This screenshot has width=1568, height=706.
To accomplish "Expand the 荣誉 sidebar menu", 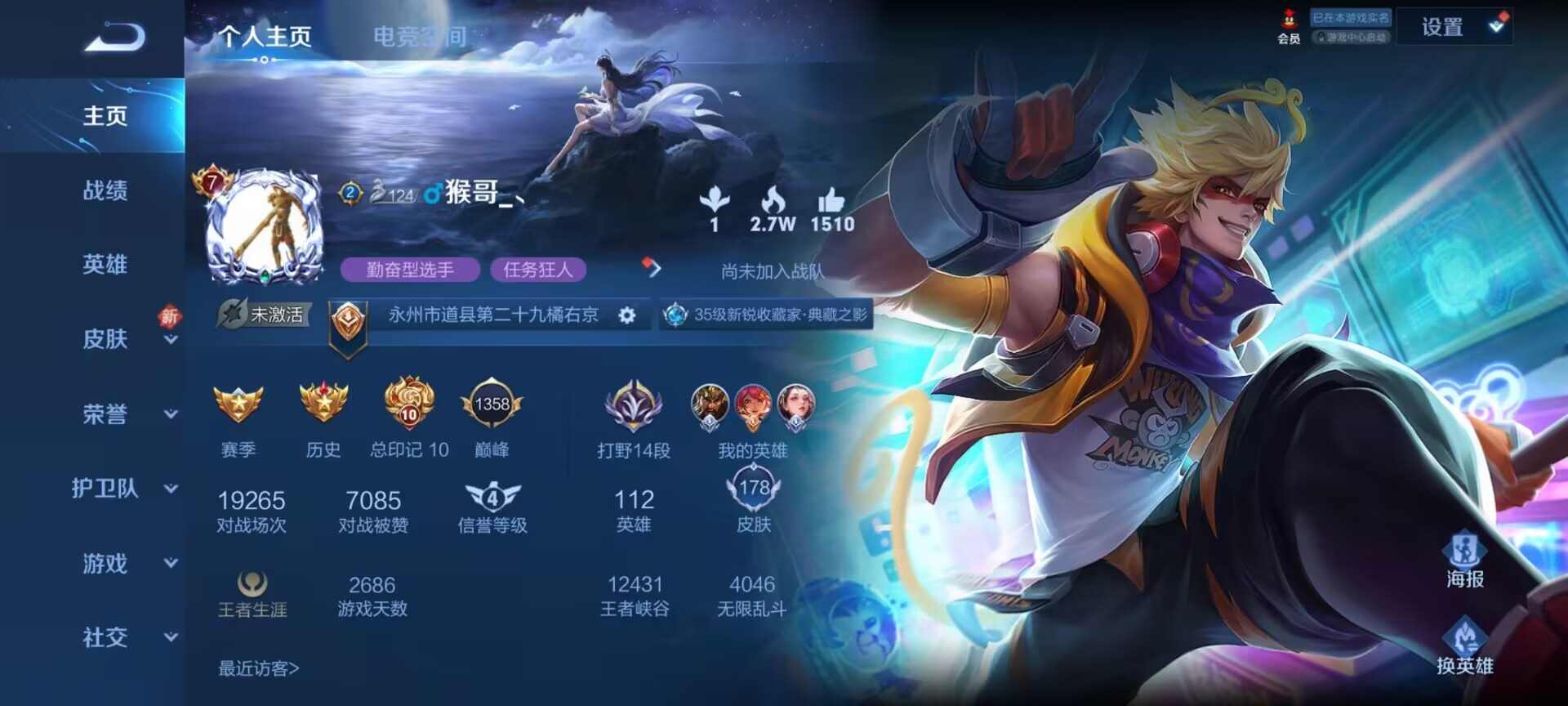I will [105, 414].
